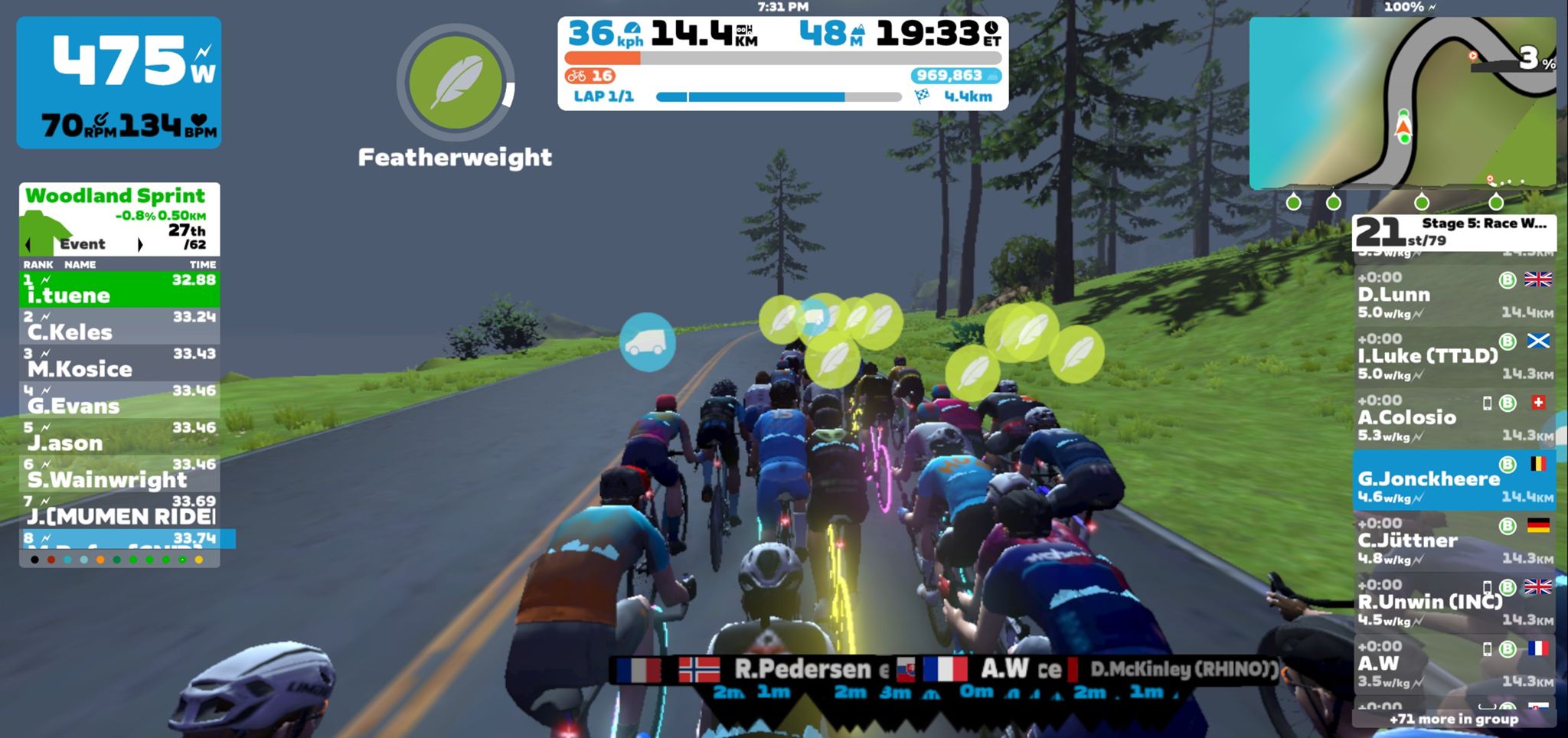Click C.Keles on the sprint leaderboard
1568x738 pixels.
tap(119, 326)
